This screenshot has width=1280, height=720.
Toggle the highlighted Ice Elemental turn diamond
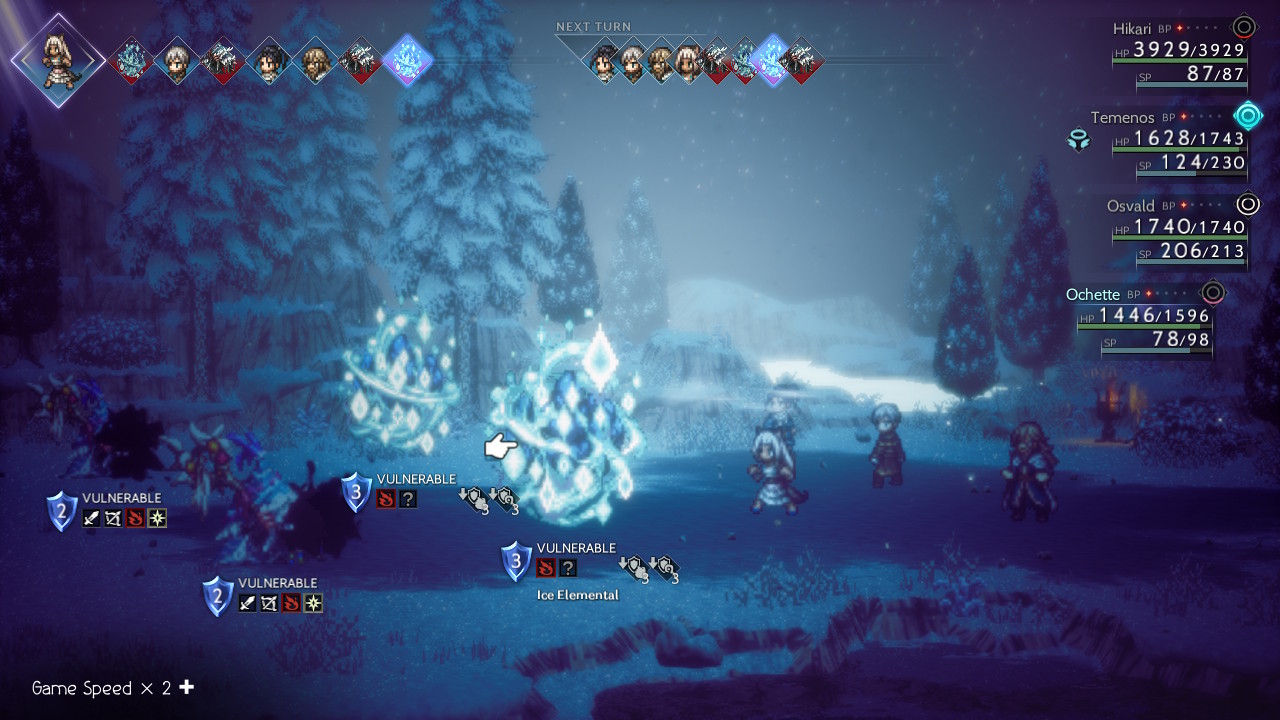click(x=407, y=60)
